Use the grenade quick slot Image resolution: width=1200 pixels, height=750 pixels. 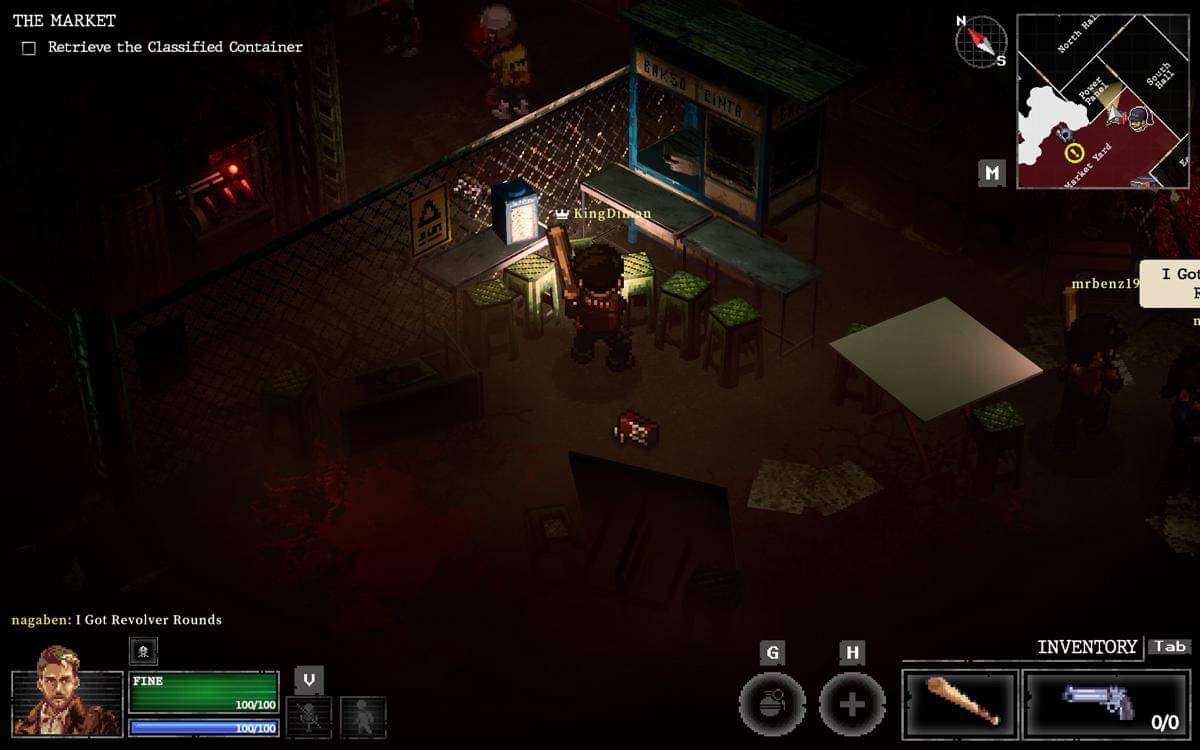[772, 704]
